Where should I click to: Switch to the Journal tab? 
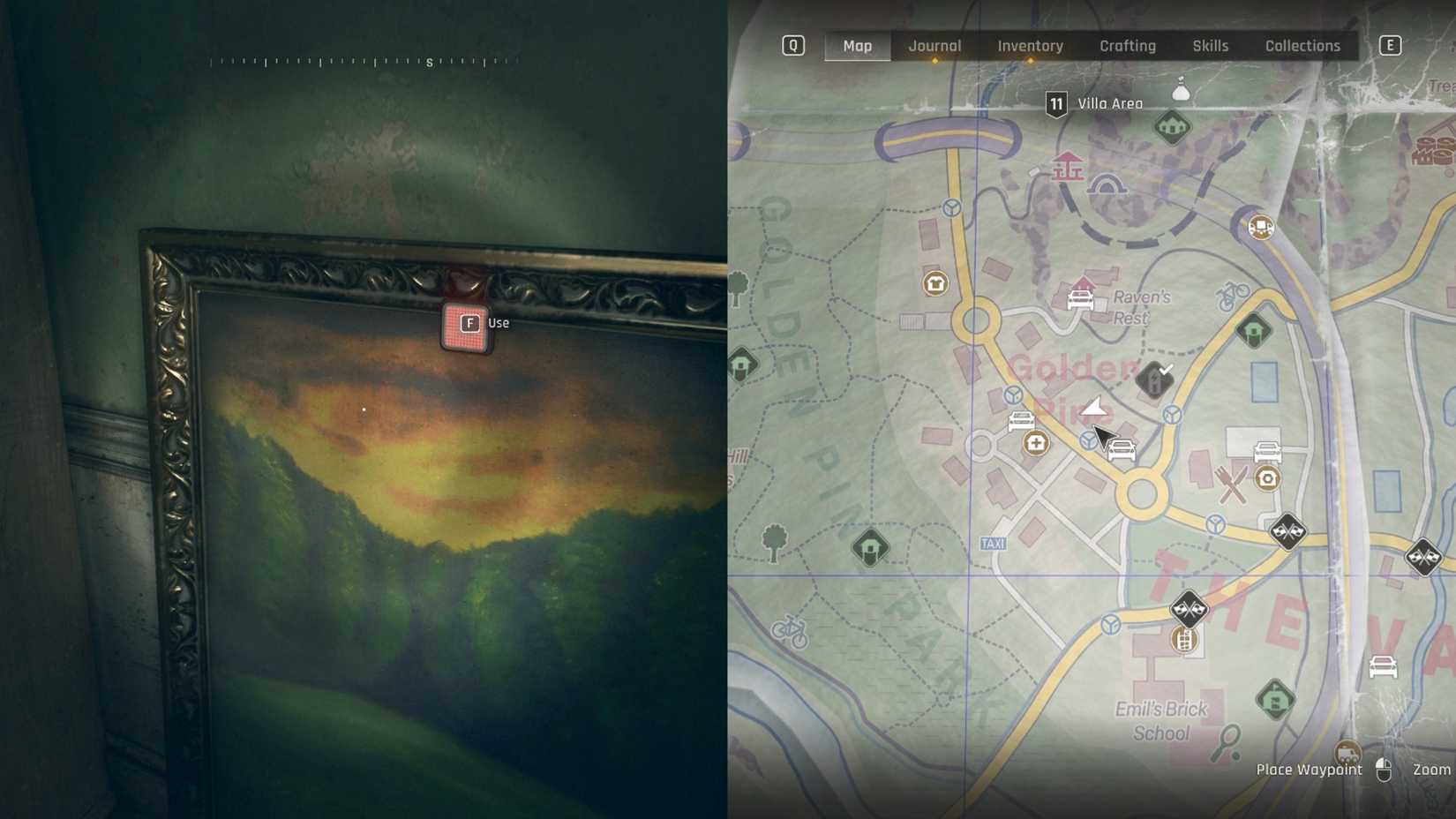(934, 45)
